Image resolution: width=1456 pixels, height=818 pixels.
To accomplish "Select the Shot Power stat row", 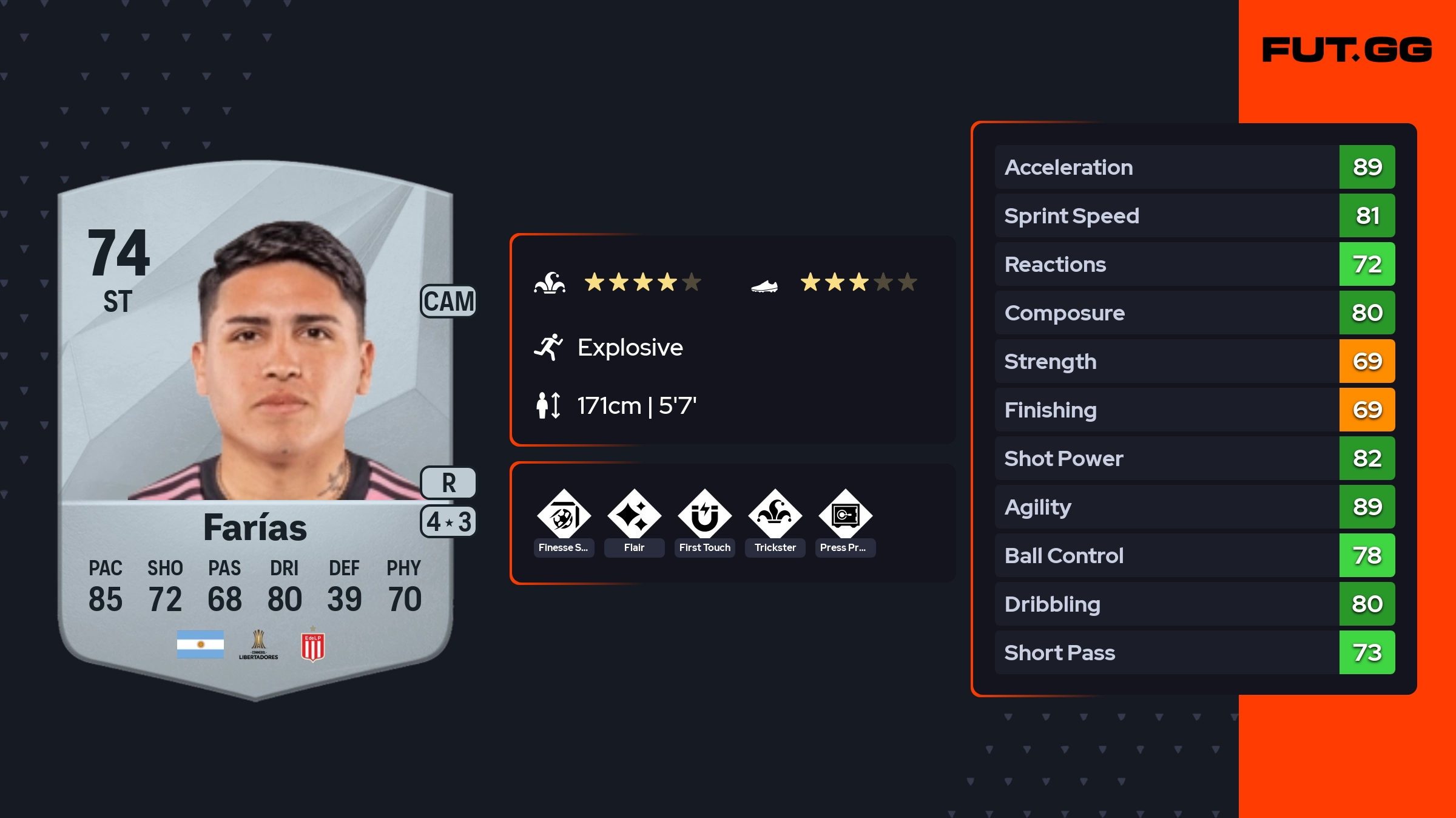I will coord(1194,458).
